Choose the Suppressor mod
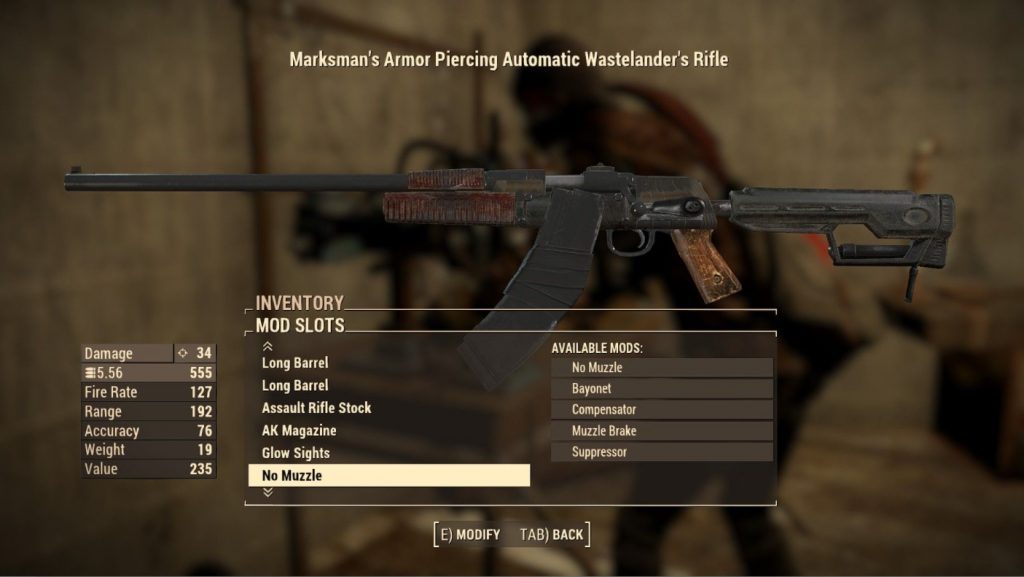Screen dimensions: 1024x577 [661, 452]
